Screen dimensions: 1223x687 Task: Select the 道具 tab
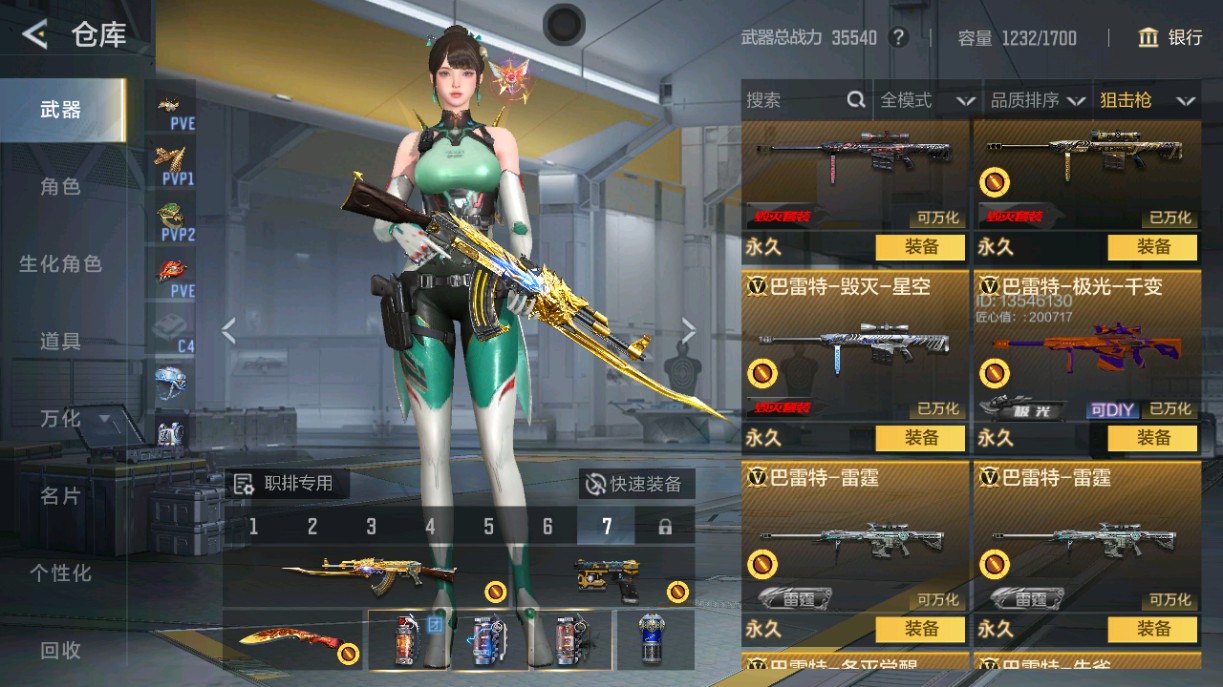coord(60,341)
